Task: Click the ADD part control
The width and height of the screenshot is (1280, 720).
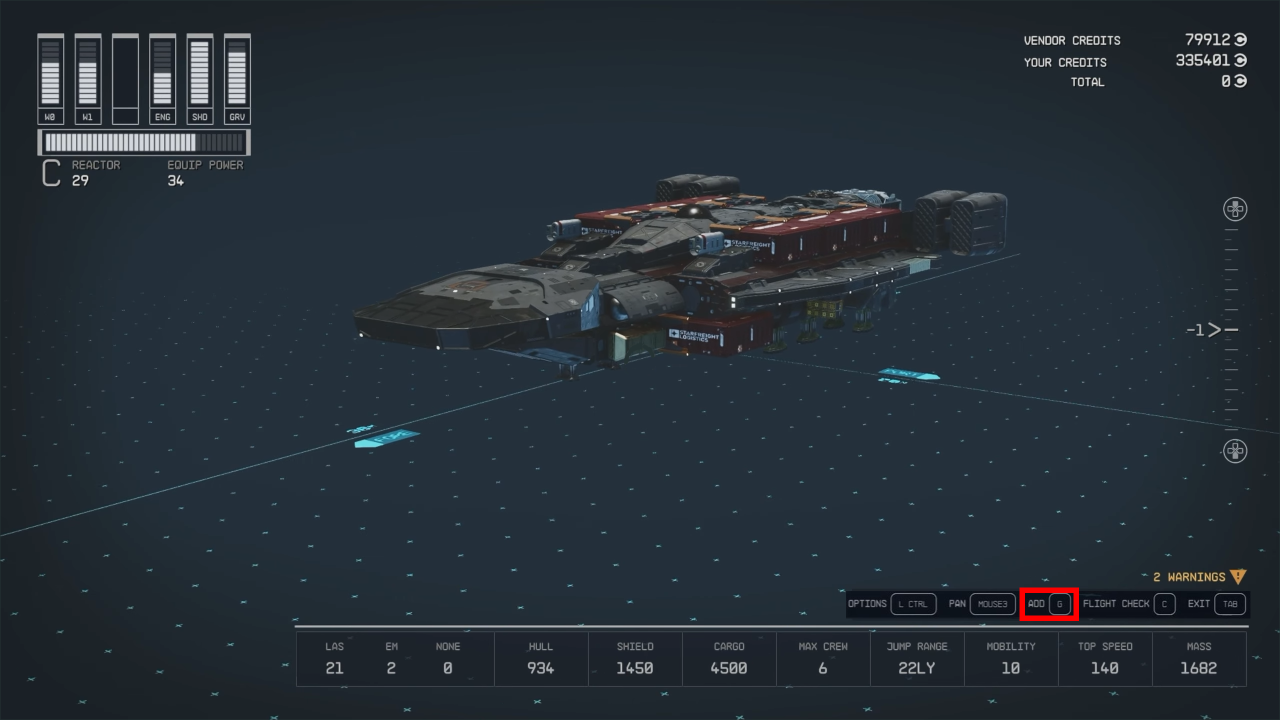Action: 1048,603
